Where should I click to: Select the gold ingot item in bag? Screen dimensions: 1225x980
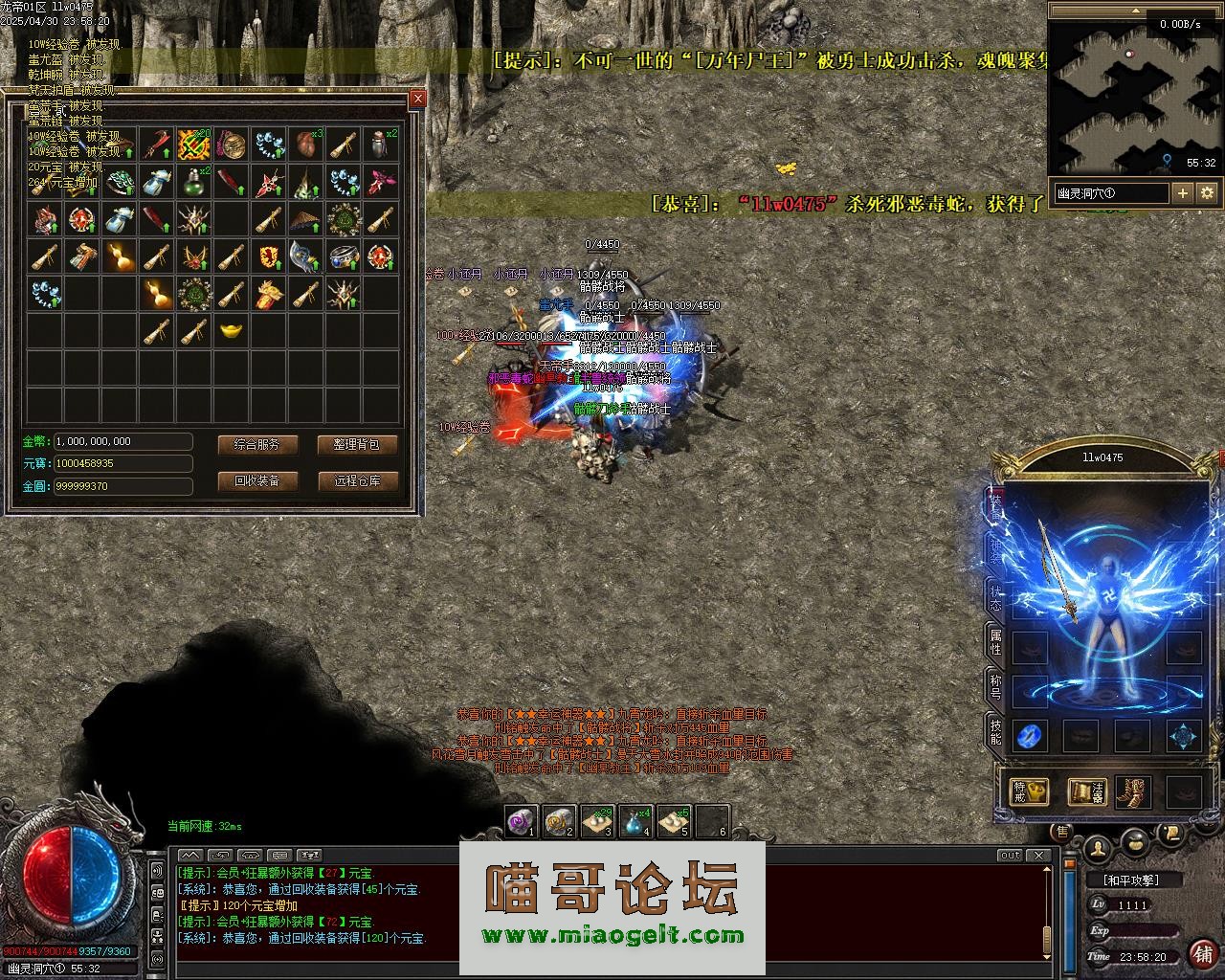pos(231,331)
